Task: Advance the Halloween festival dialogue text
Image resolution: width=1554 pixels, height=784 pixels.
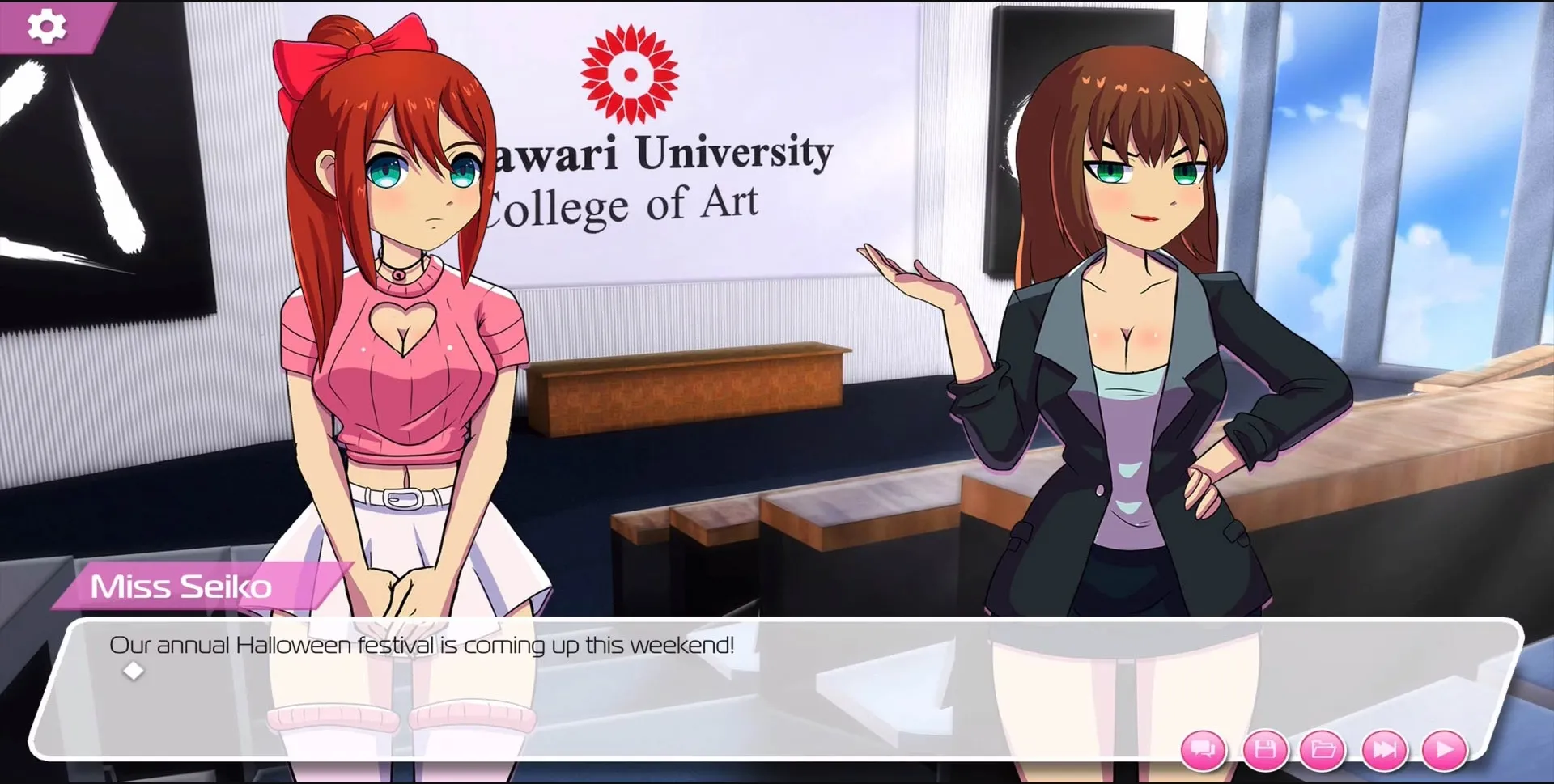Action: tap(422, 645)
